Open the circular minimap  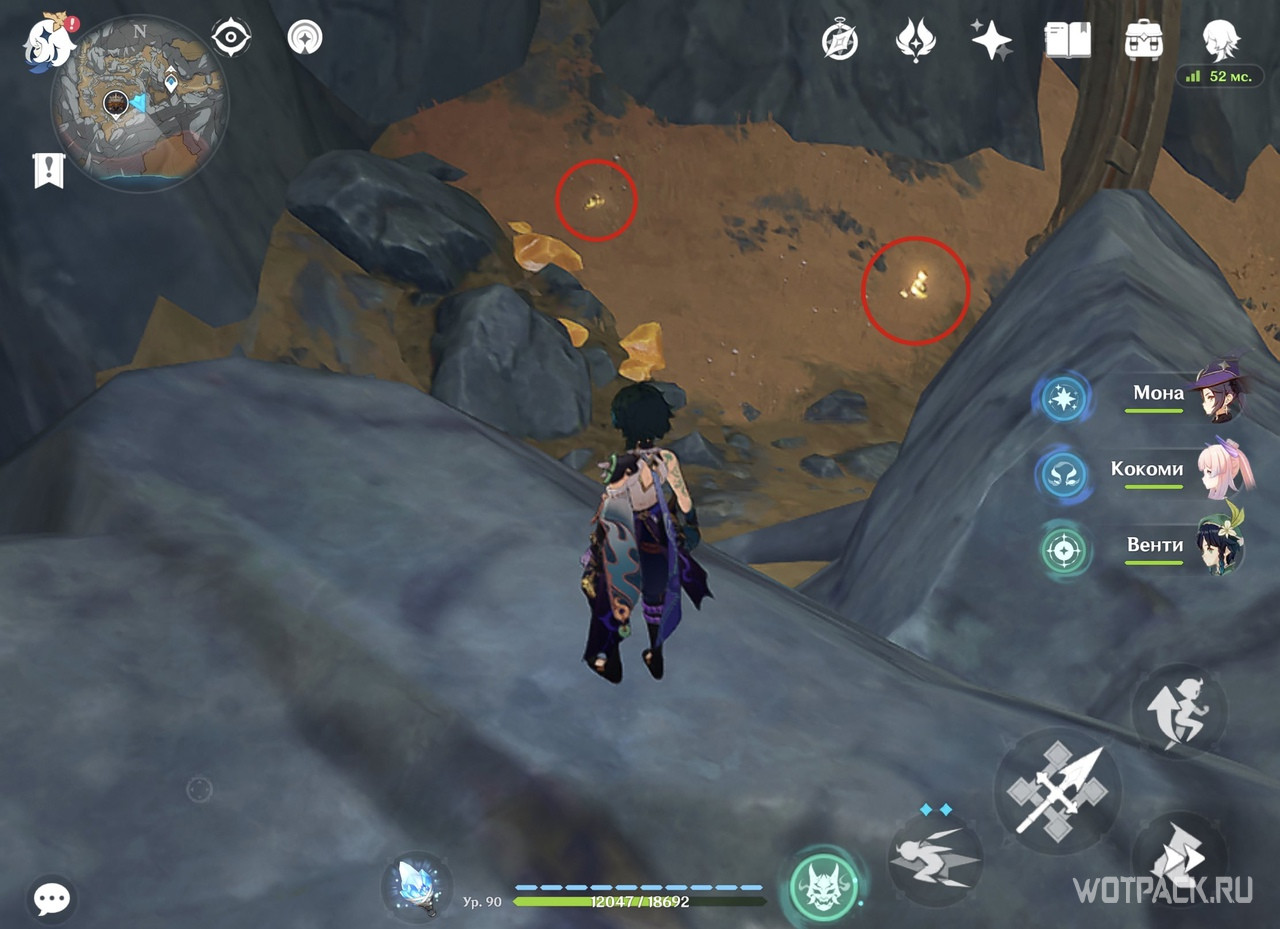click(139, 103)
